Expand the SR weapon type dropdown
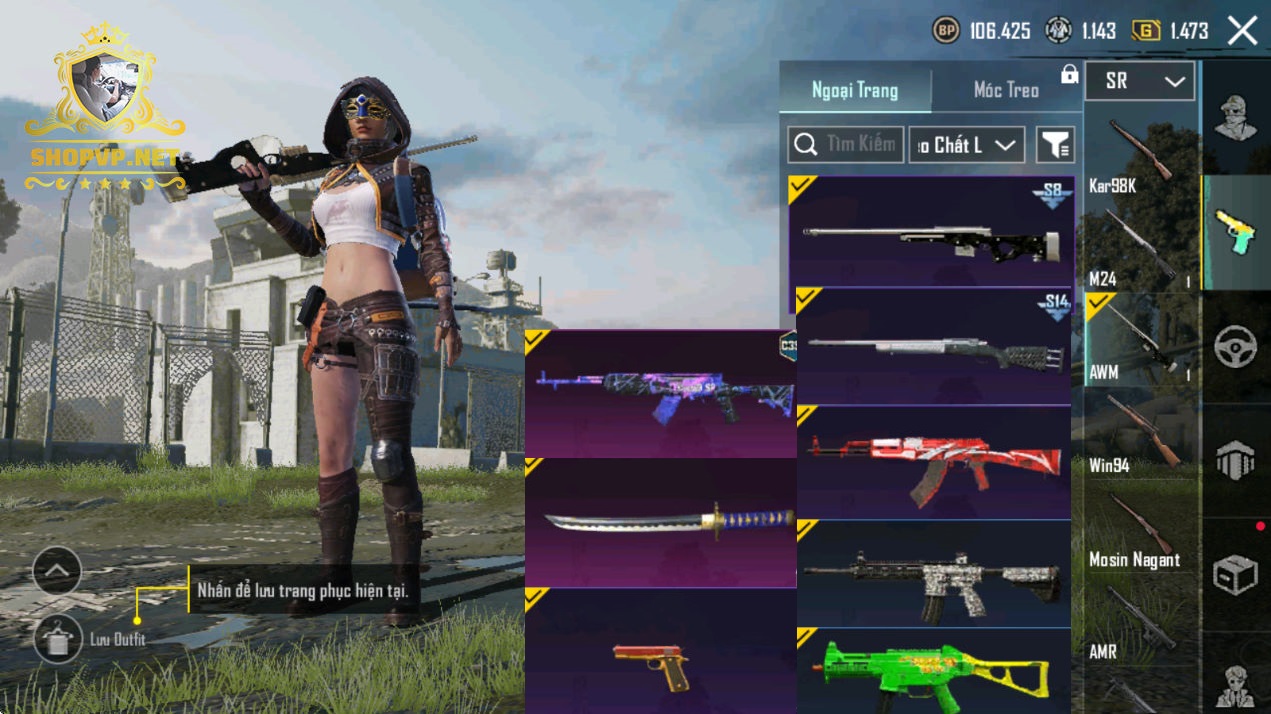The width and height of the screenshot is (1271, 714). pyautogui.click(x=1139, y=82)
